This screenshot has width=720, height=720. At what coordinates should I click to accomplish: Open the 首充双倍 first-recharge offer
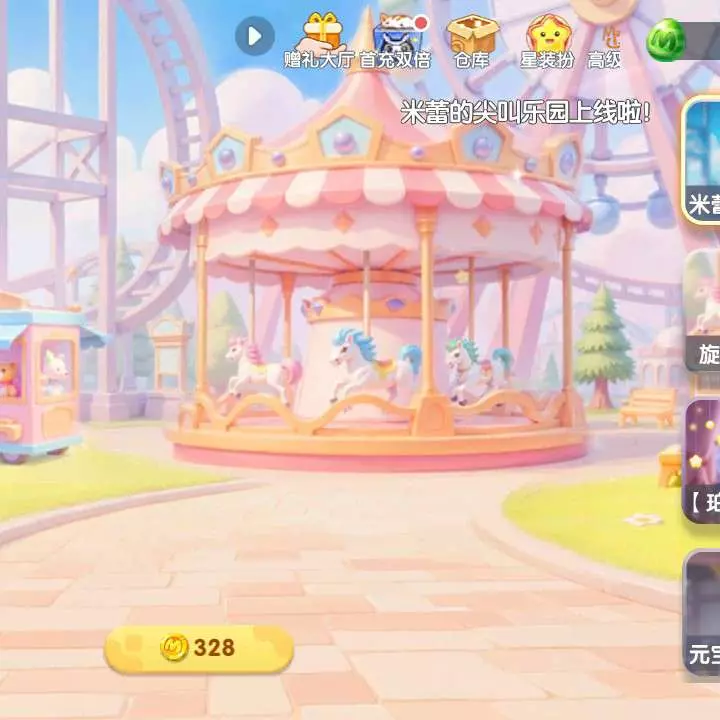(x=396, y=41)
